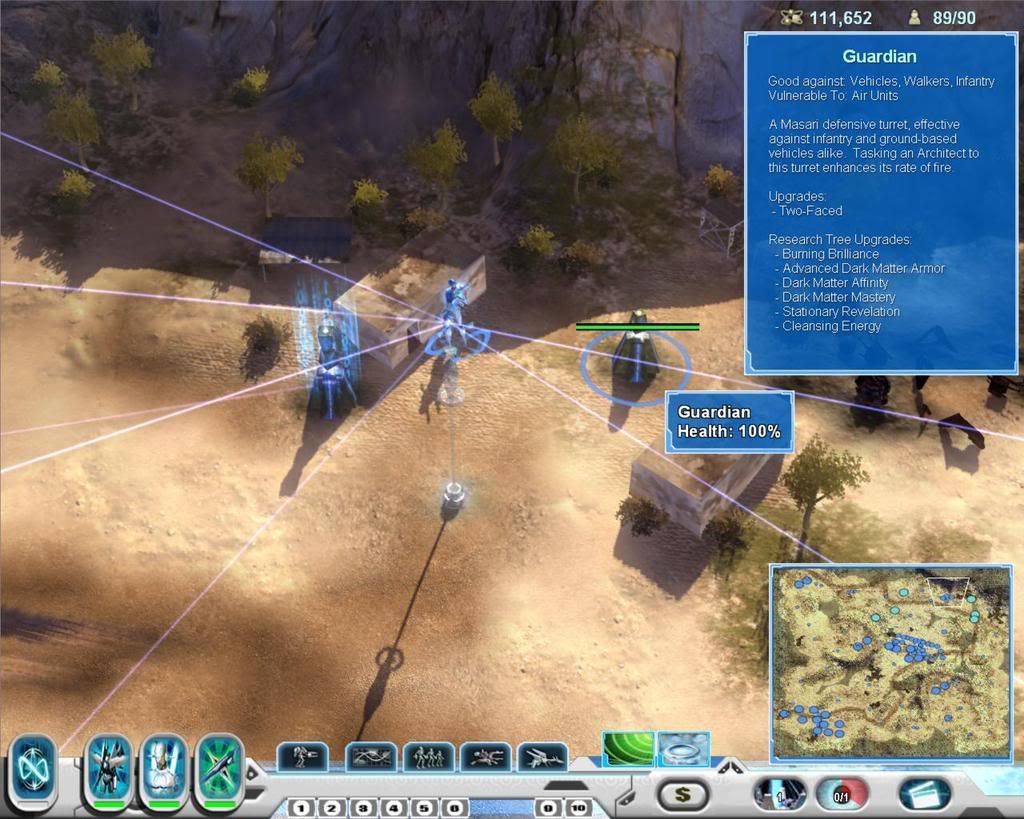Open the wavy-lines build category
The width and height of the screenshot is (1024, 819).
pyautogui.click(x=371, y=757)
